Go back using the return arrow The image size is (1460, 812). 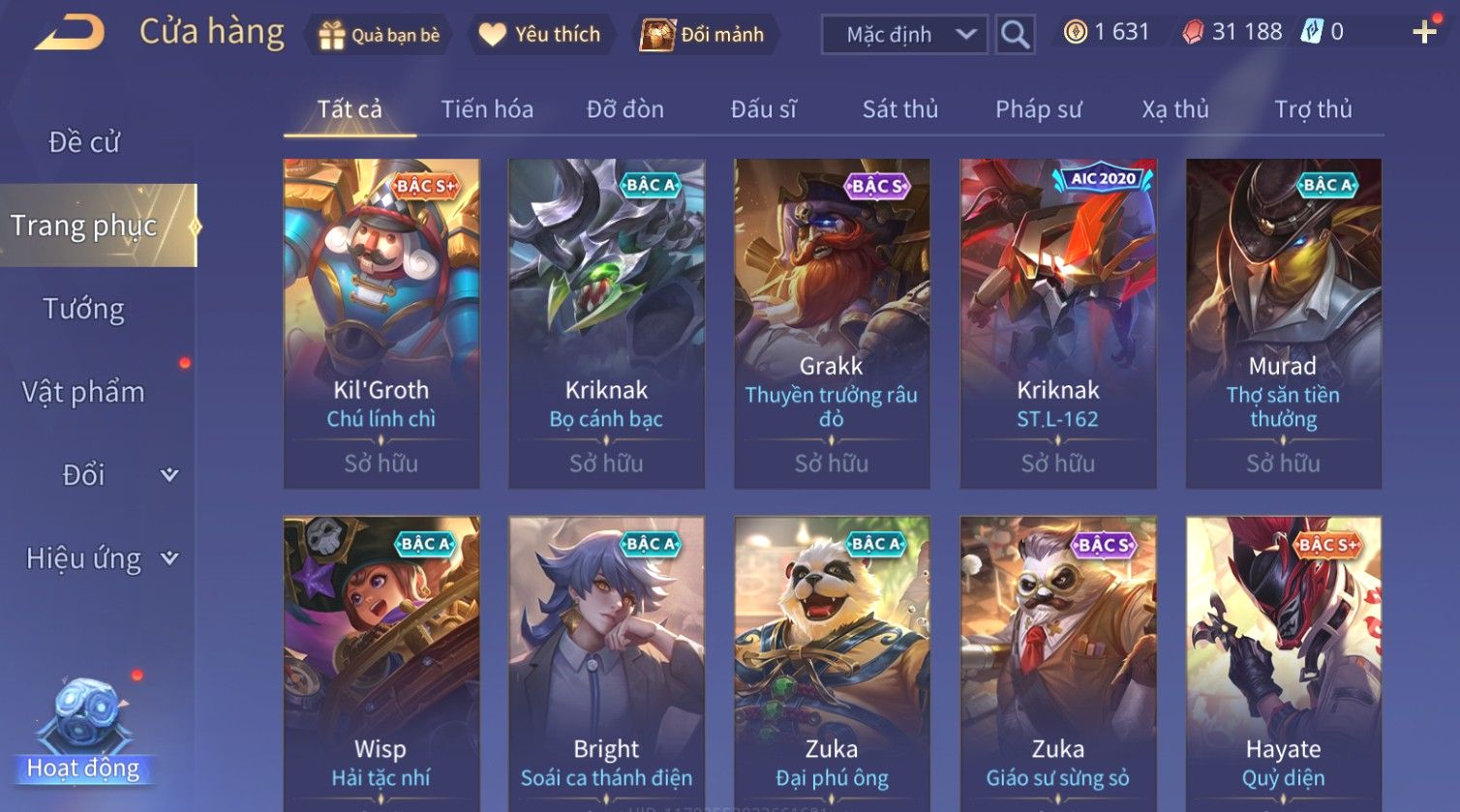(x=70, y=34)
